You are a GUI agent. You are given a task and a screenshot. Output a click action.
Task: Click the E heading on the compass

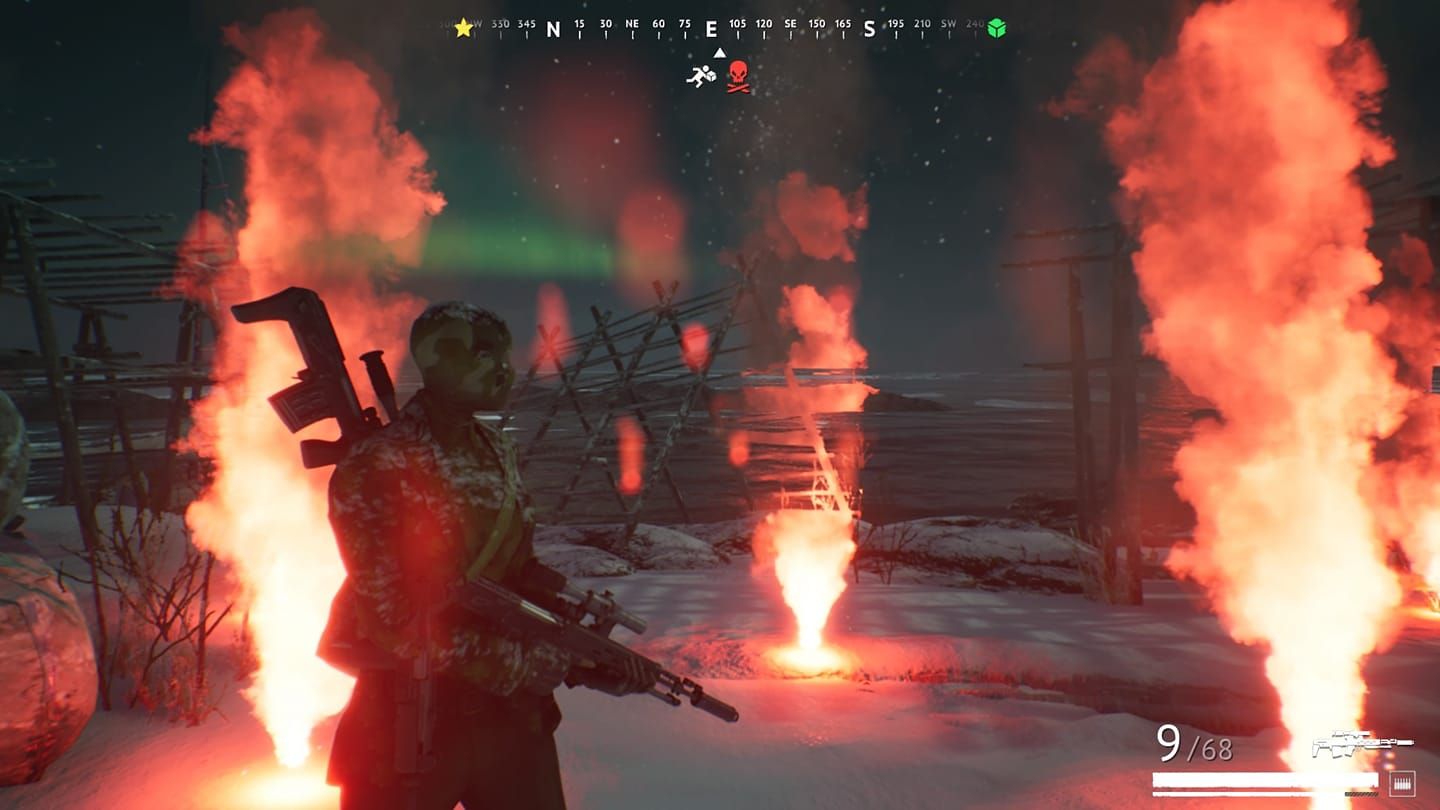712,28
